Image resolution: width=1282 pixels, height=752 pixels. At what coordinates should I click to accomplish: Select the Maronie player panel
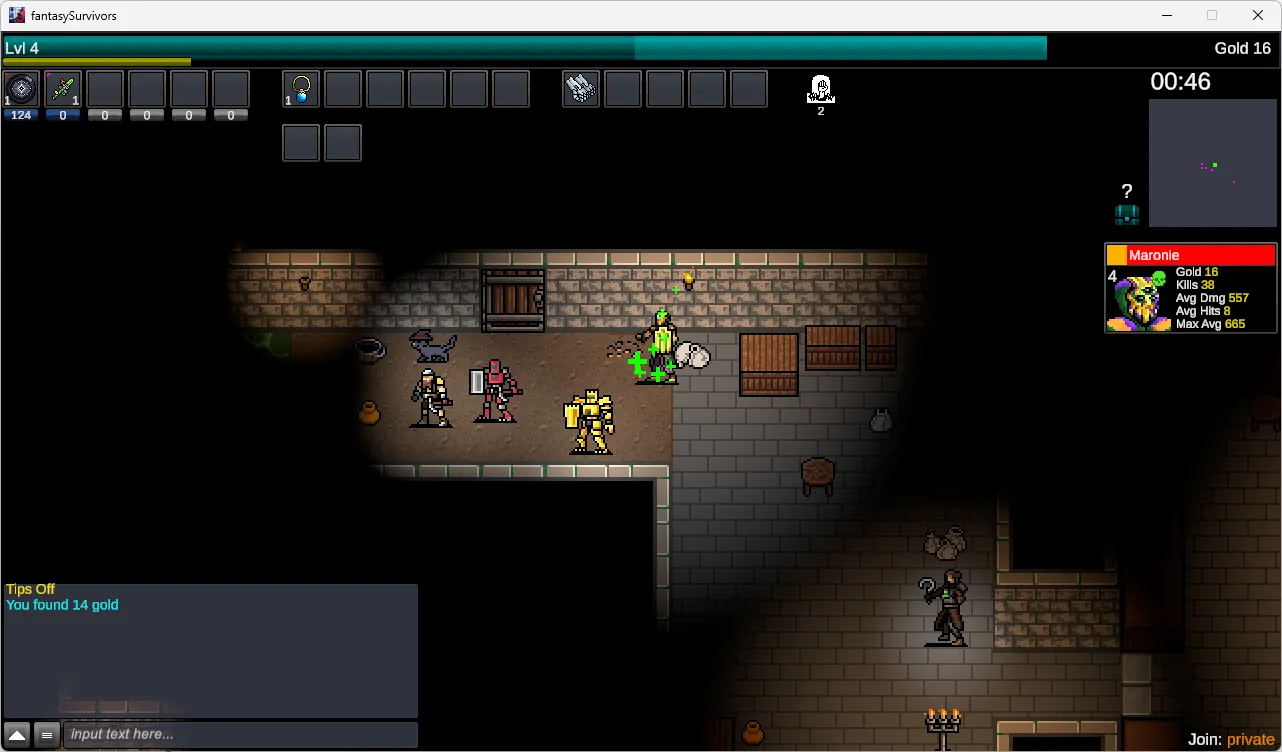(1190, 288)
